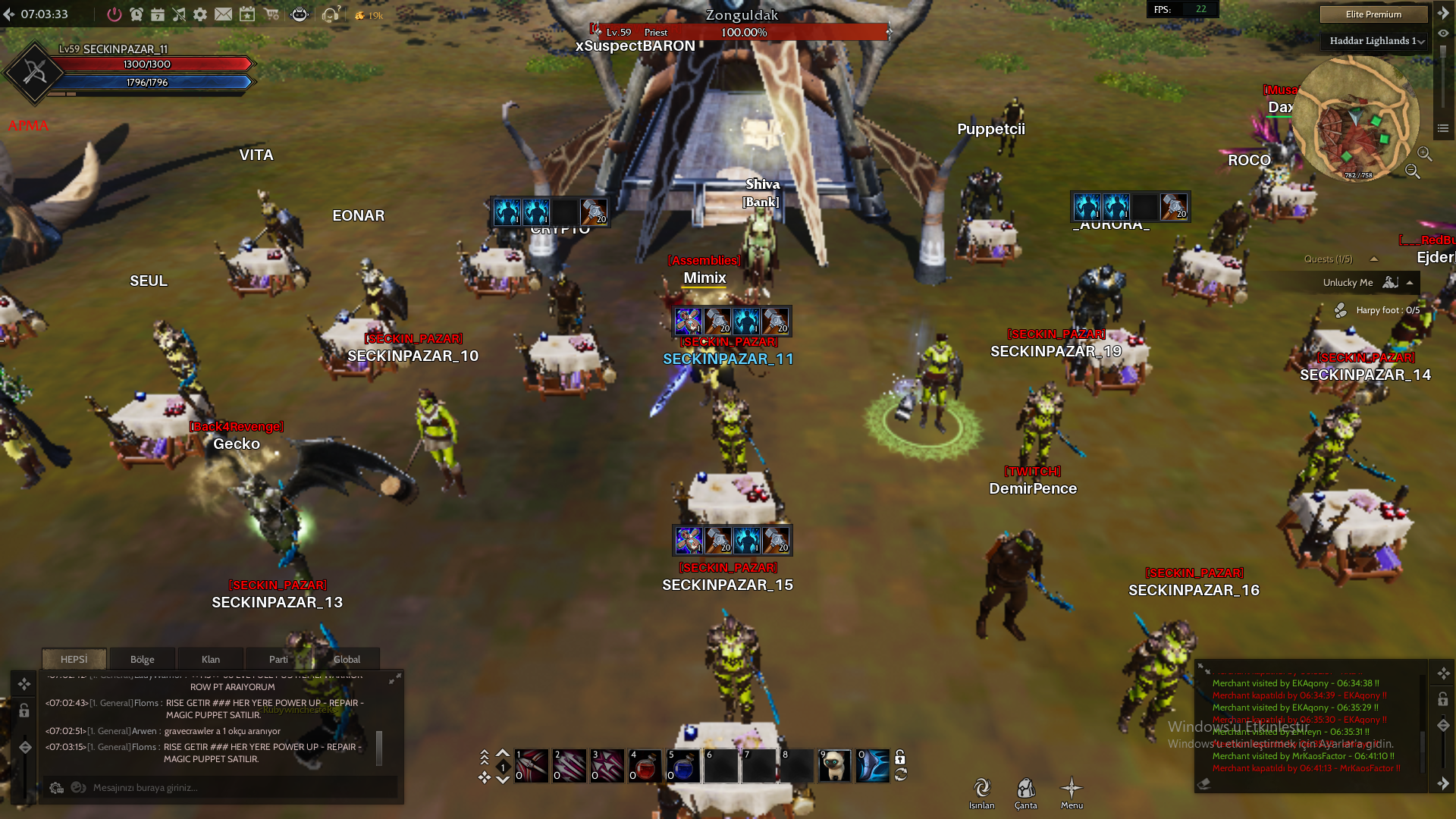Switch to the Klan chat tab
Screen dimensions: 1456x819
click(211, 659)
